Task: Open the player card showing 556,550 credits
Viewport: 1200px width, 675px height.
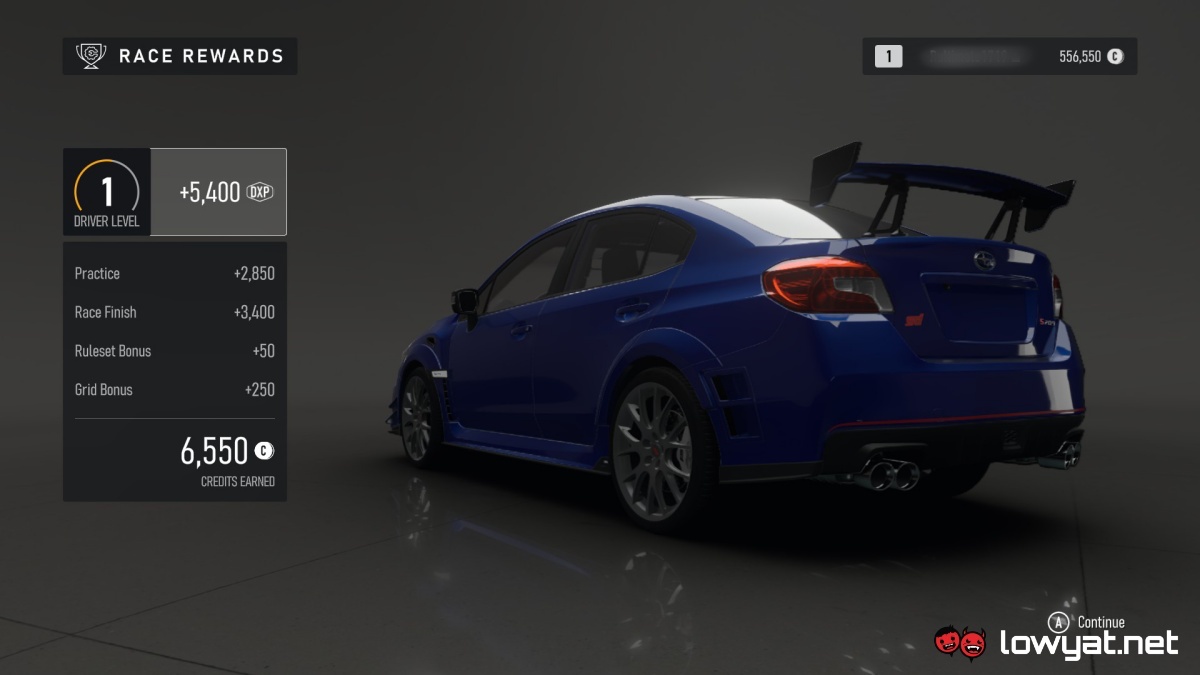Action: click(x=999, y=57)
